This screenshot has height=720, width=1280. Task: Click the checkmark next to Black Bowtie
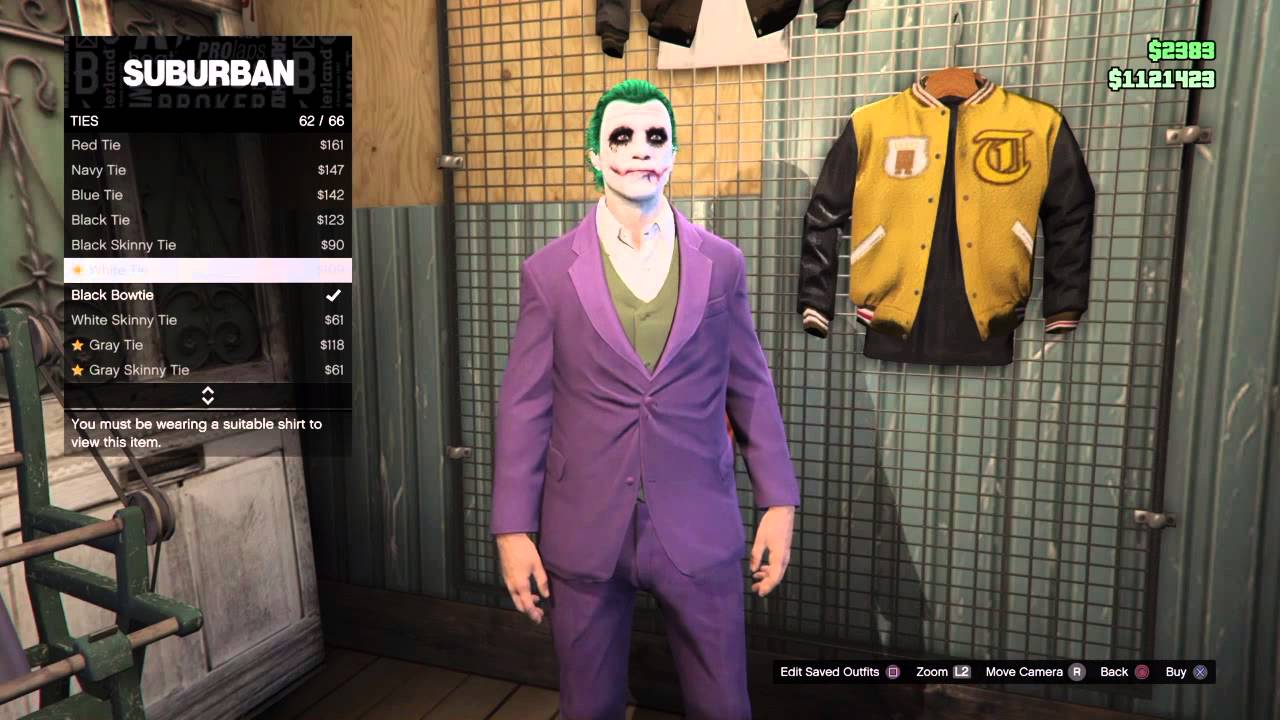pos(334,295)
